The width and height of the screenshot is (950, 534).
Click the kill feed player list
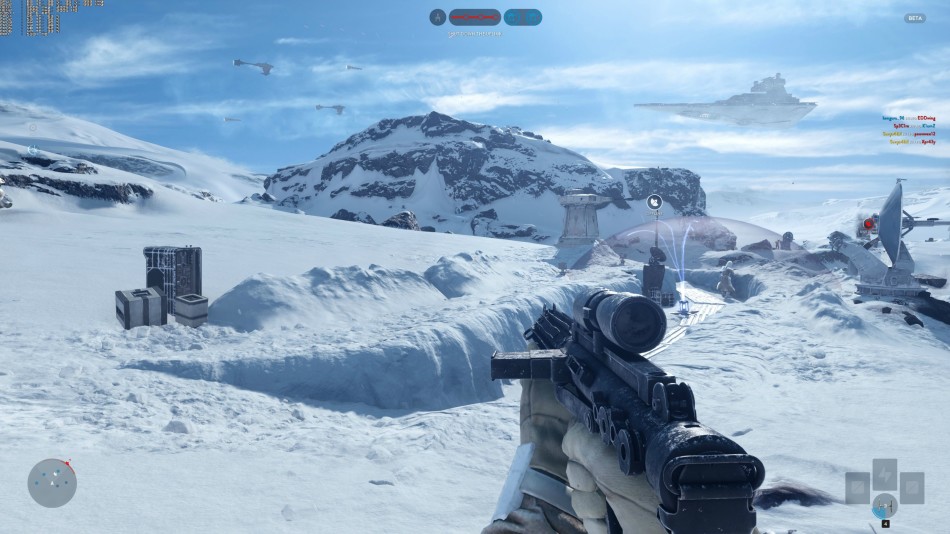908,129
